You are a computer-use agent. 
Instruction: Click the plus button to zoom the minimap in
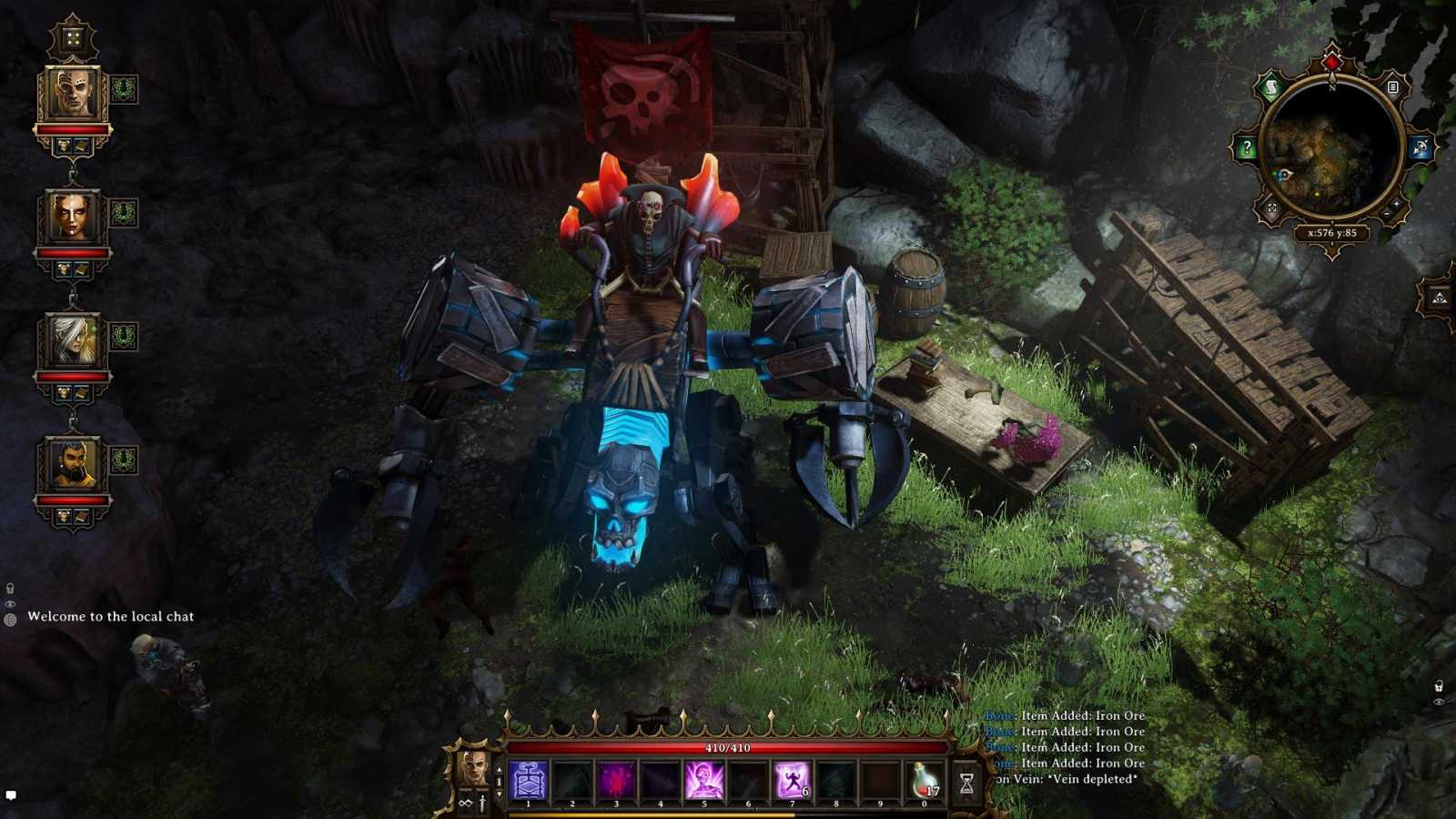coord(1396,204)
